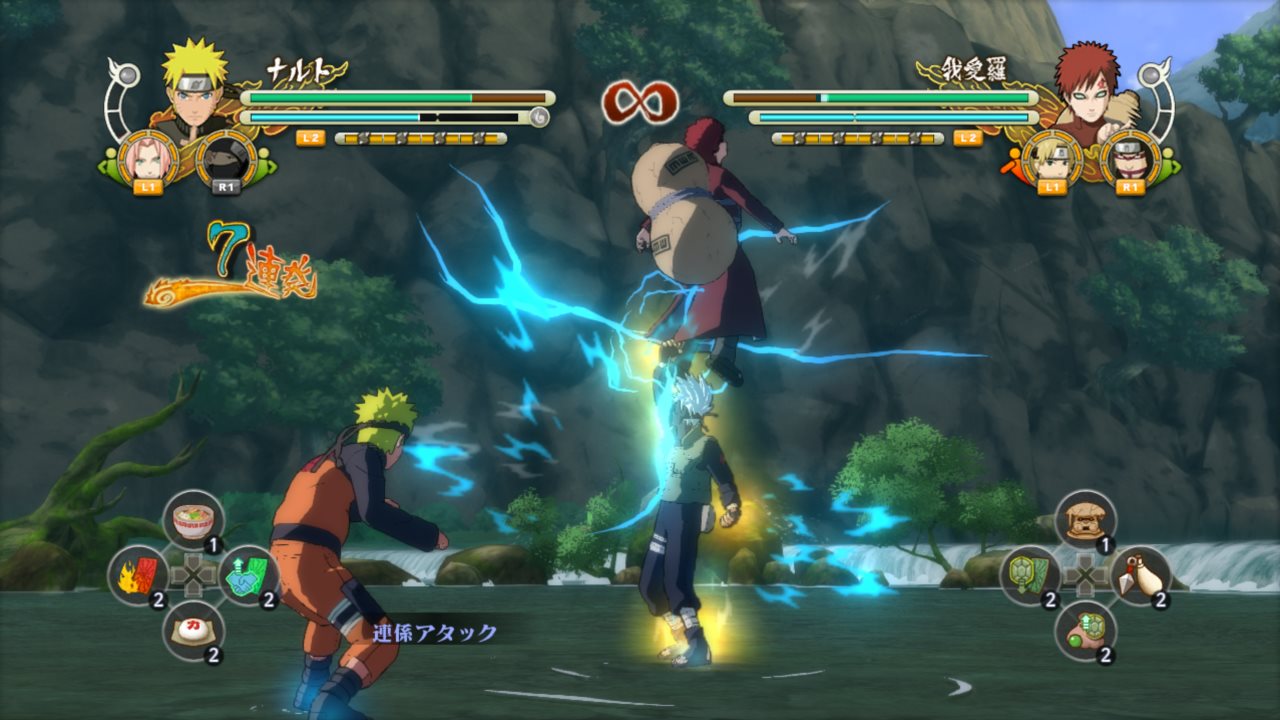
Task: Select the clay dog statue item
Action: 1085,520
